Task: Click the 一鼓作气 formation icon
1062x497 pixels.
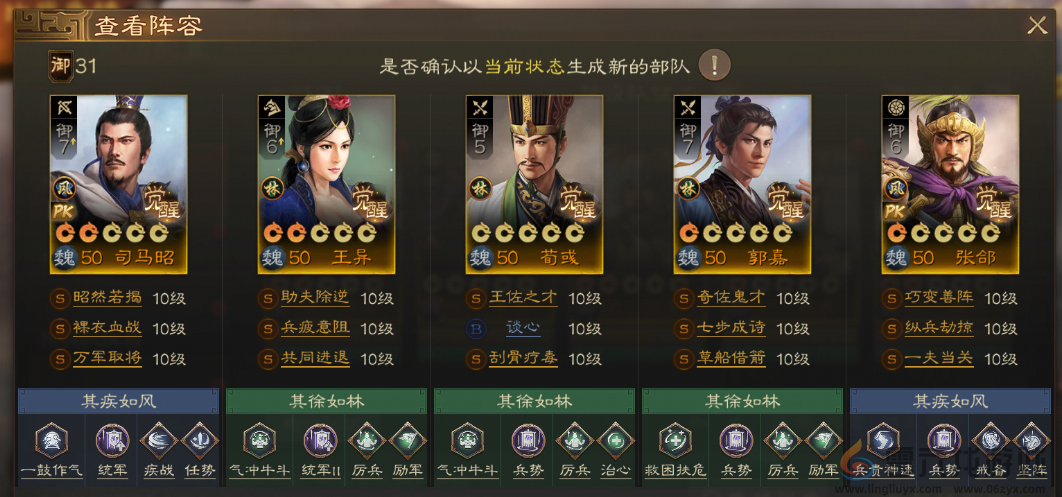Action: pos(51,441)
